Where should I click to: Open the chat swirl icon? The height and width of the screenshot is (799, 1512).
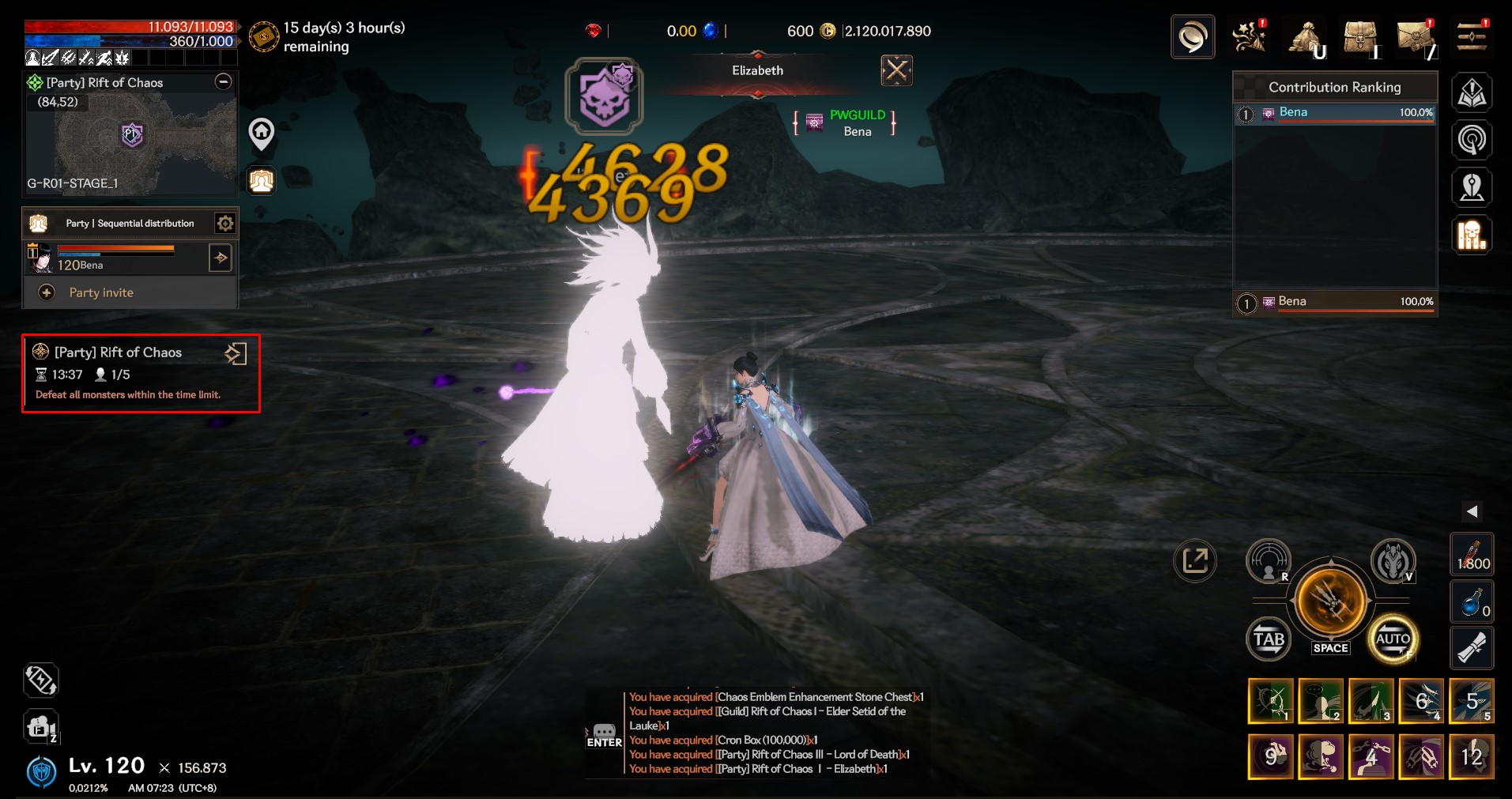click(x=1192, y=37)
